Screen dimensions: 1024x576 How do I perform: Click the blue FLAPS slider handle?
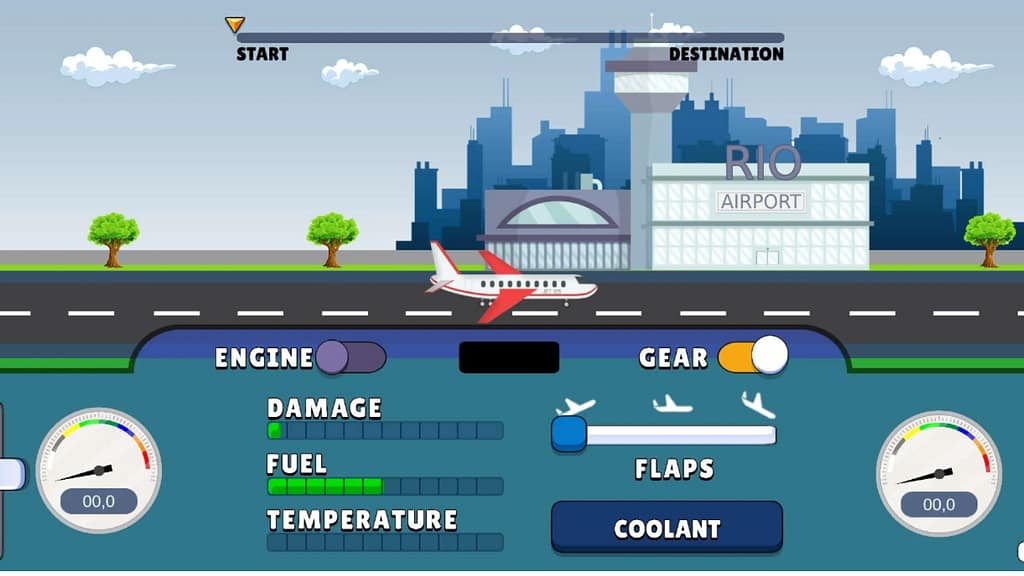[569, 434]
